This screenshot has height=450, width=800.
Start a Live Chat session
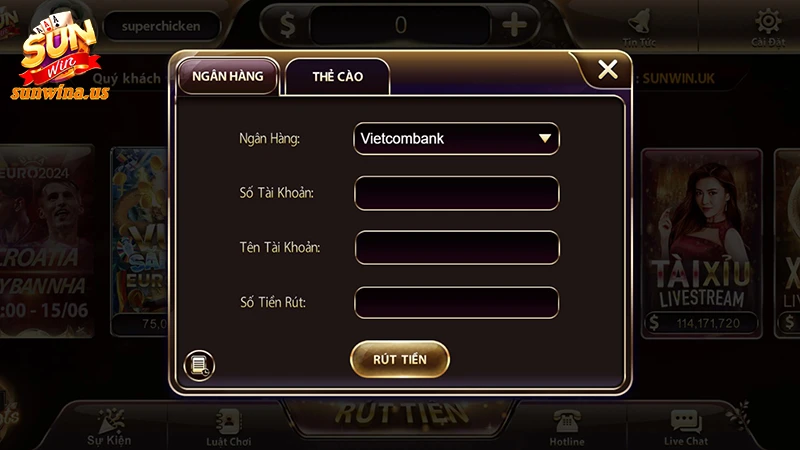pos(686,427)
